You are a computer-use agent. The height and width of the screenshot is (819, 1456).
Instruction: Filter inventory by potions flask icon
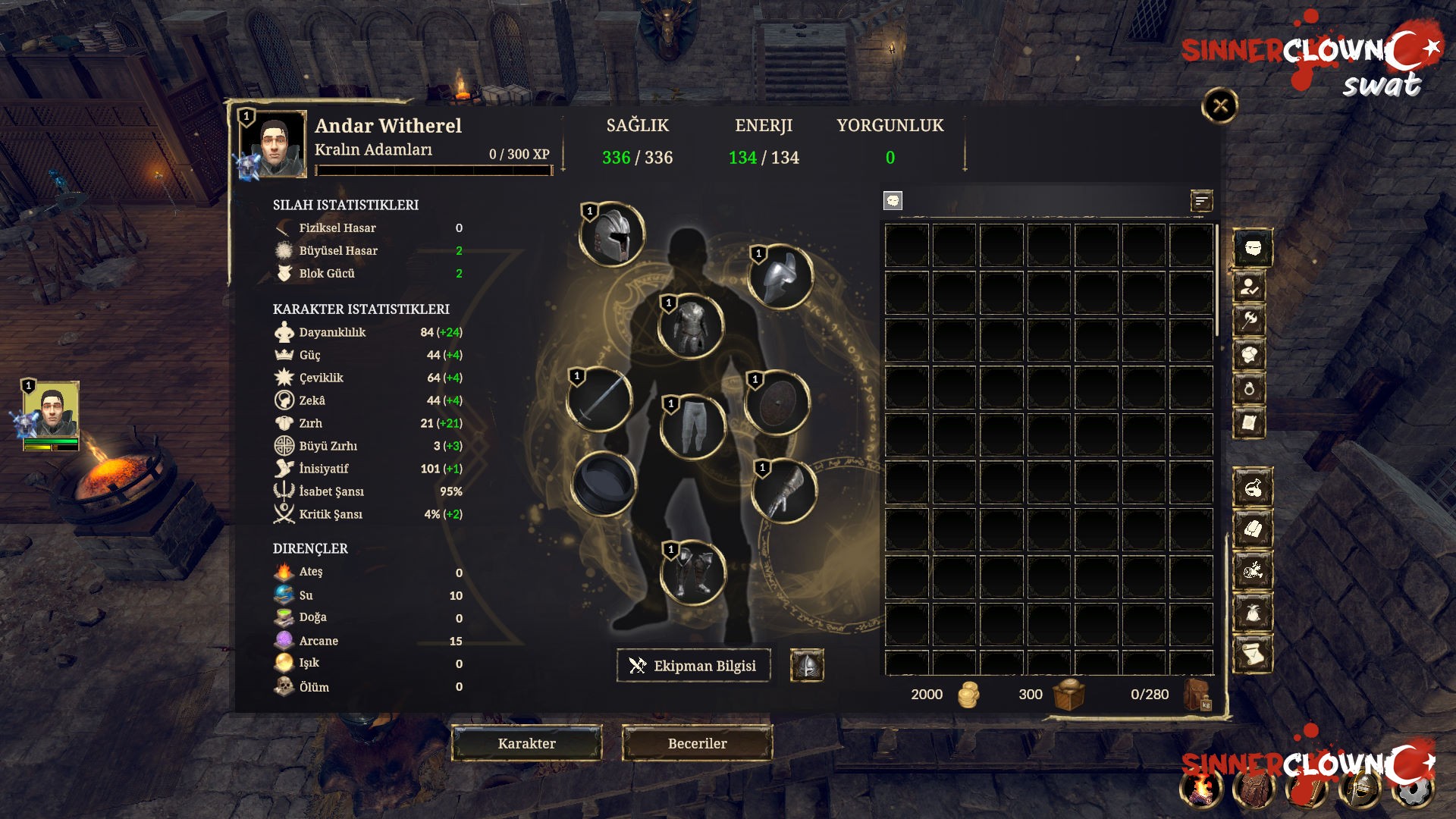(x=1253, y=488)
